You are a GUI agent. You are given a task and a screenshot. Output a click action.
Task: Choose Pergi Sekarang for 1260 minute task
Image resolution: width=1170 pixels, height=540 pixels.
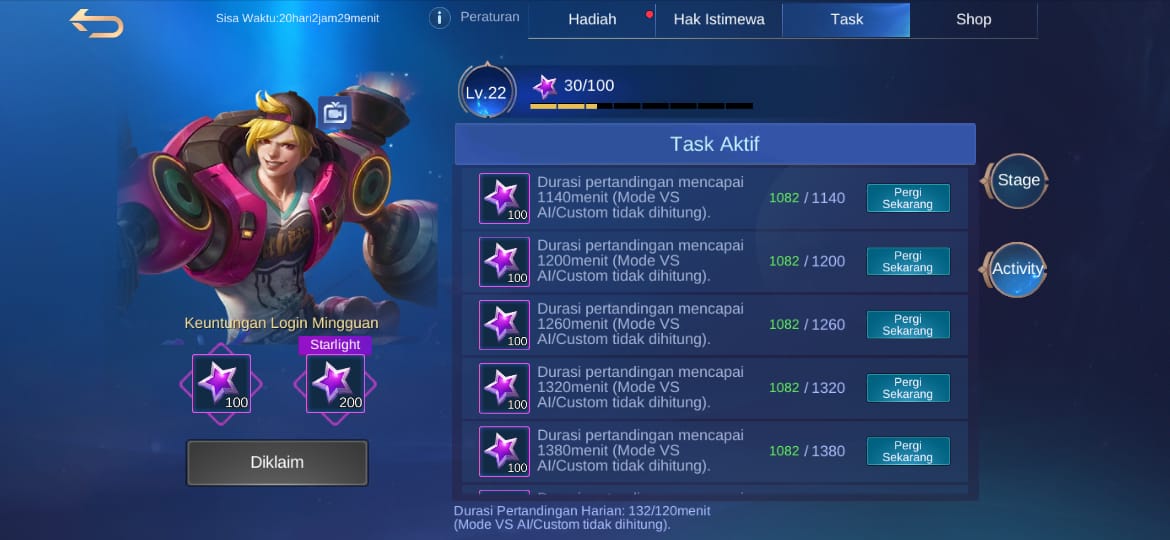click(x=907, y=324)
